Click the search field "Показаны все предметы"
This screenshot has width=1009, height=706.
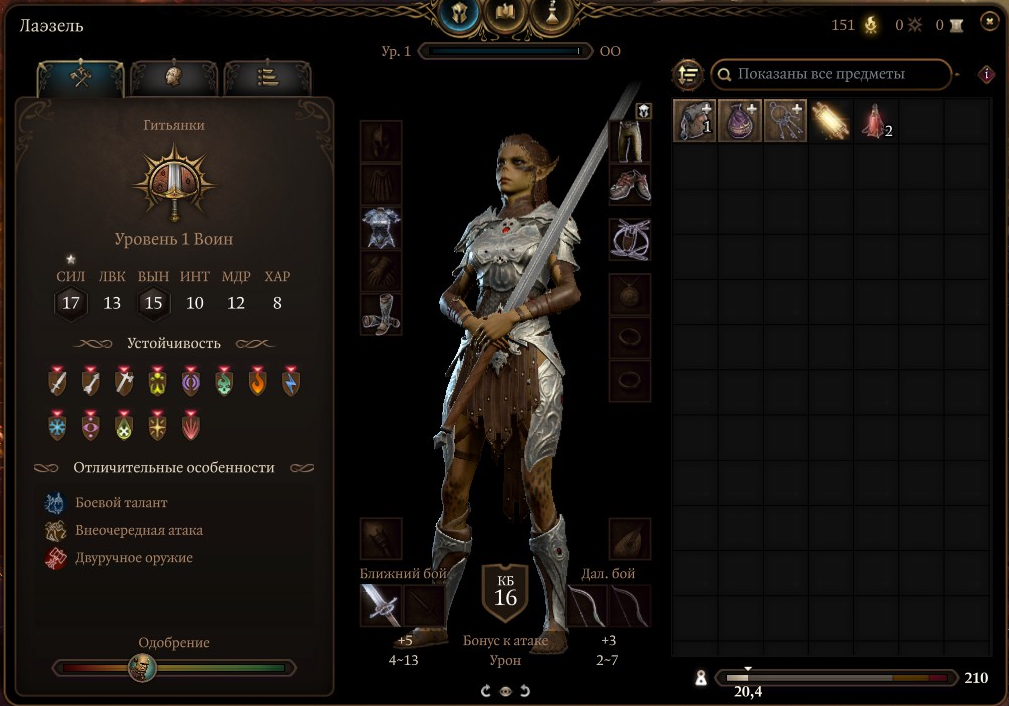(830, 74)
